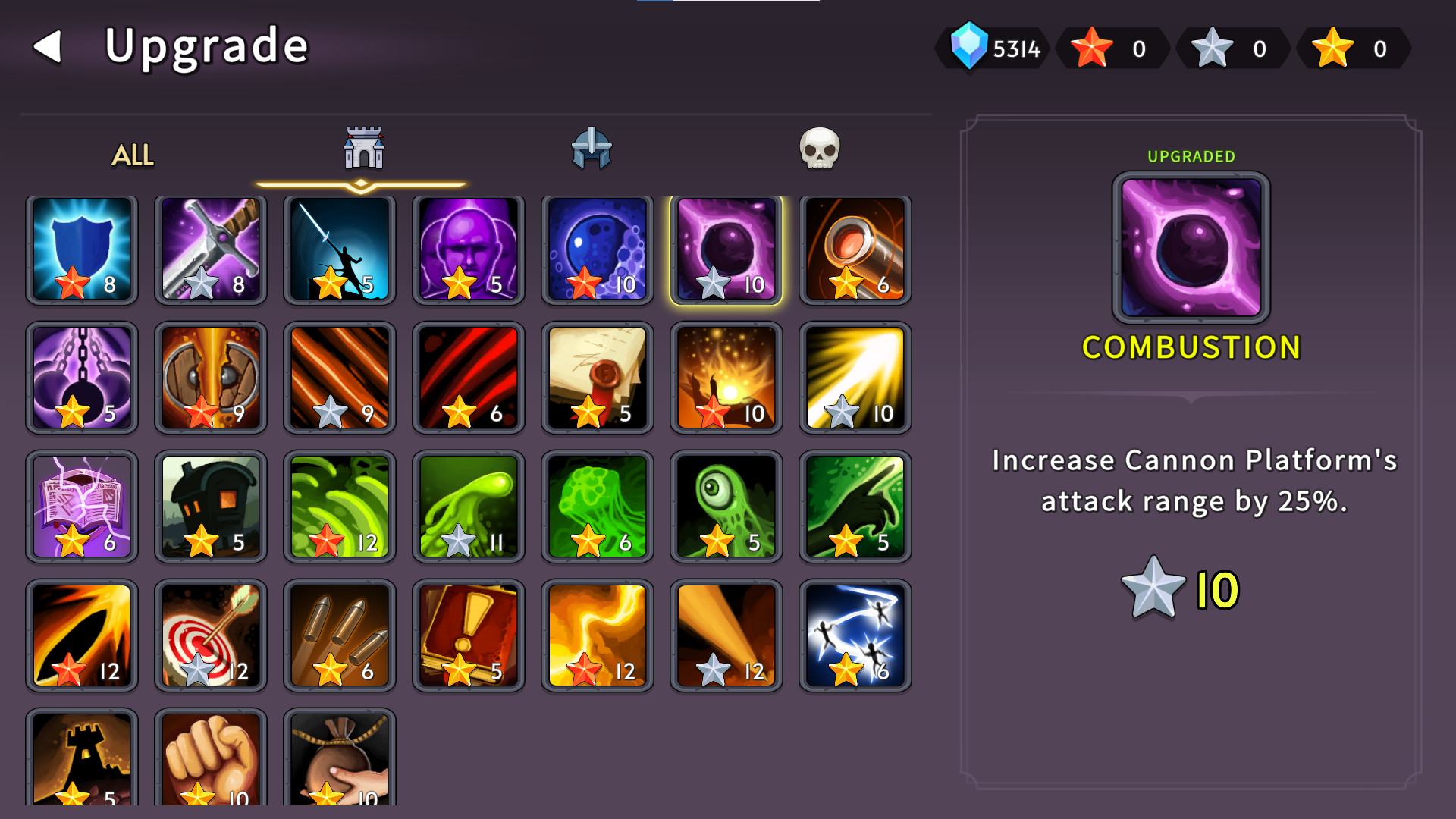Viewport: 1456px width, 819px height.
Task: Open the cracked wooden shield upgrade
Action: click(209, 377)
